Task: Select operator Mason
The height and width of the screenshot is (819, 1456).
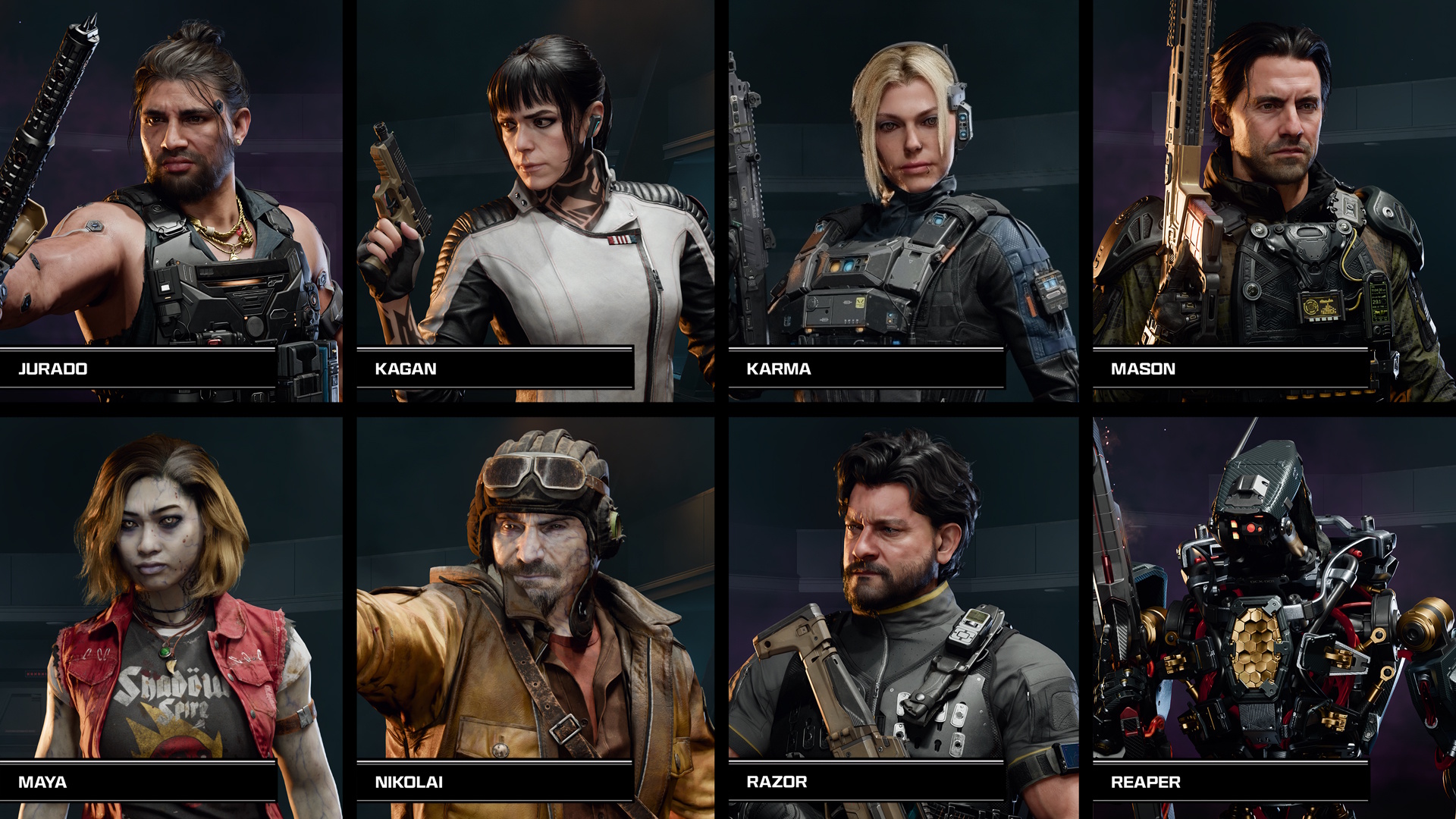Action: tap(1274, 201)
